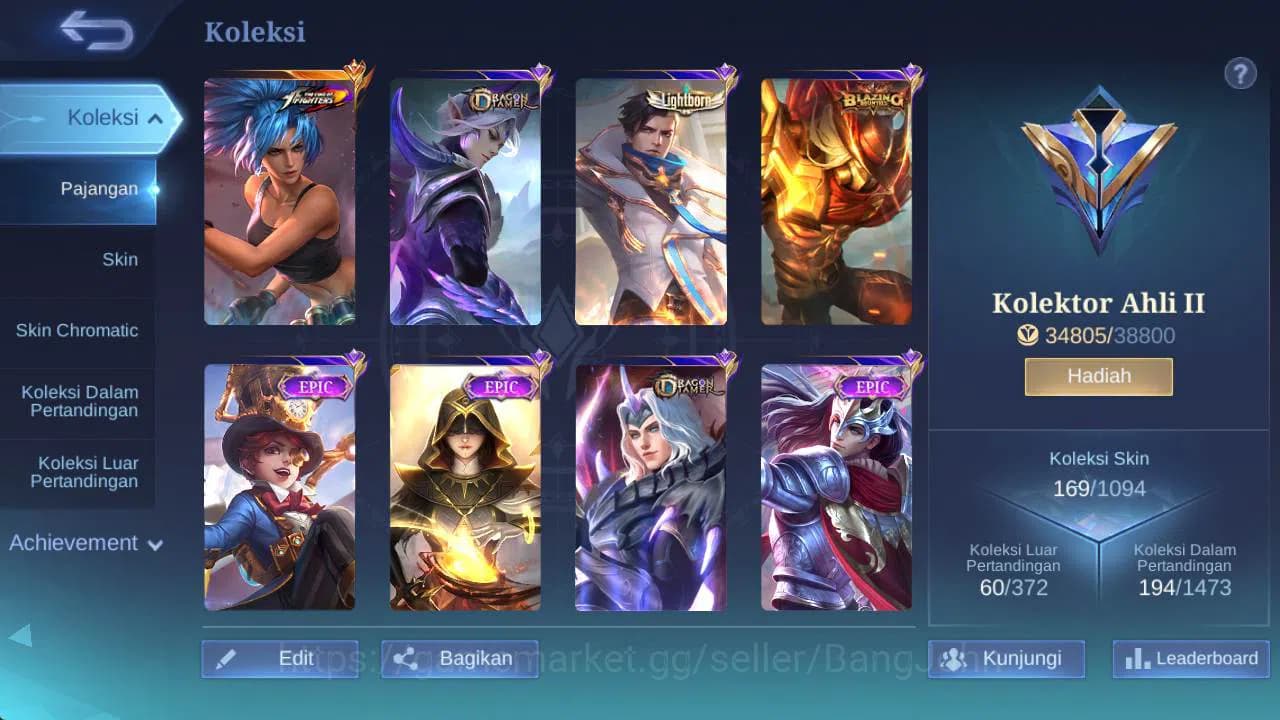Select the Pajangan tab
This screenshot has width=1280, height=720.
click(100, 188)
